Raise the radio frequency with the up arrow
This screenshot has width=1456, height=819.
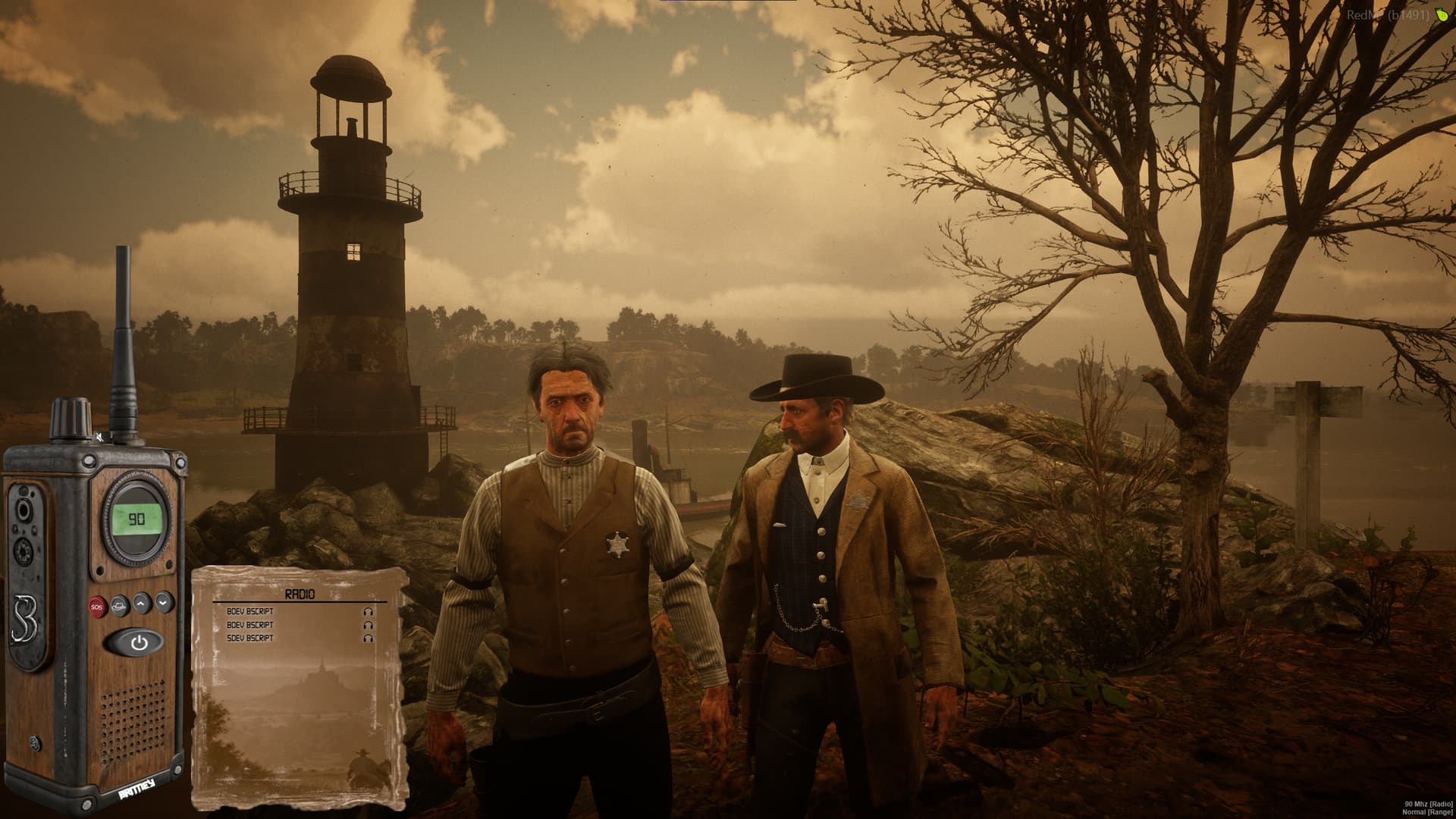pyautogui.click(x=142, y=604)
